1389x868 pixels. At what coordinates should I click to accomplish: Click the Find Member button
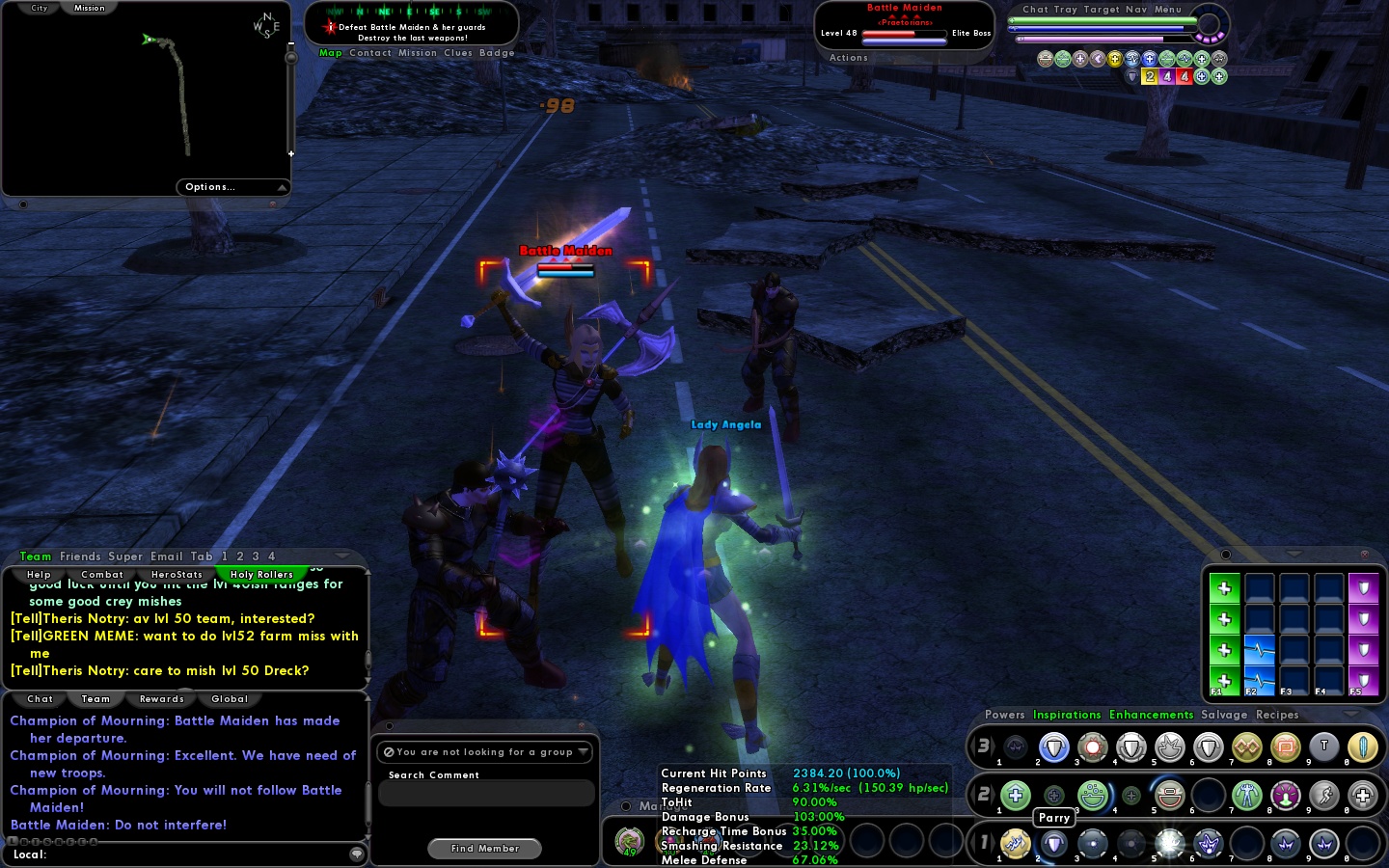pyautogui.click(x=484, y=849)
